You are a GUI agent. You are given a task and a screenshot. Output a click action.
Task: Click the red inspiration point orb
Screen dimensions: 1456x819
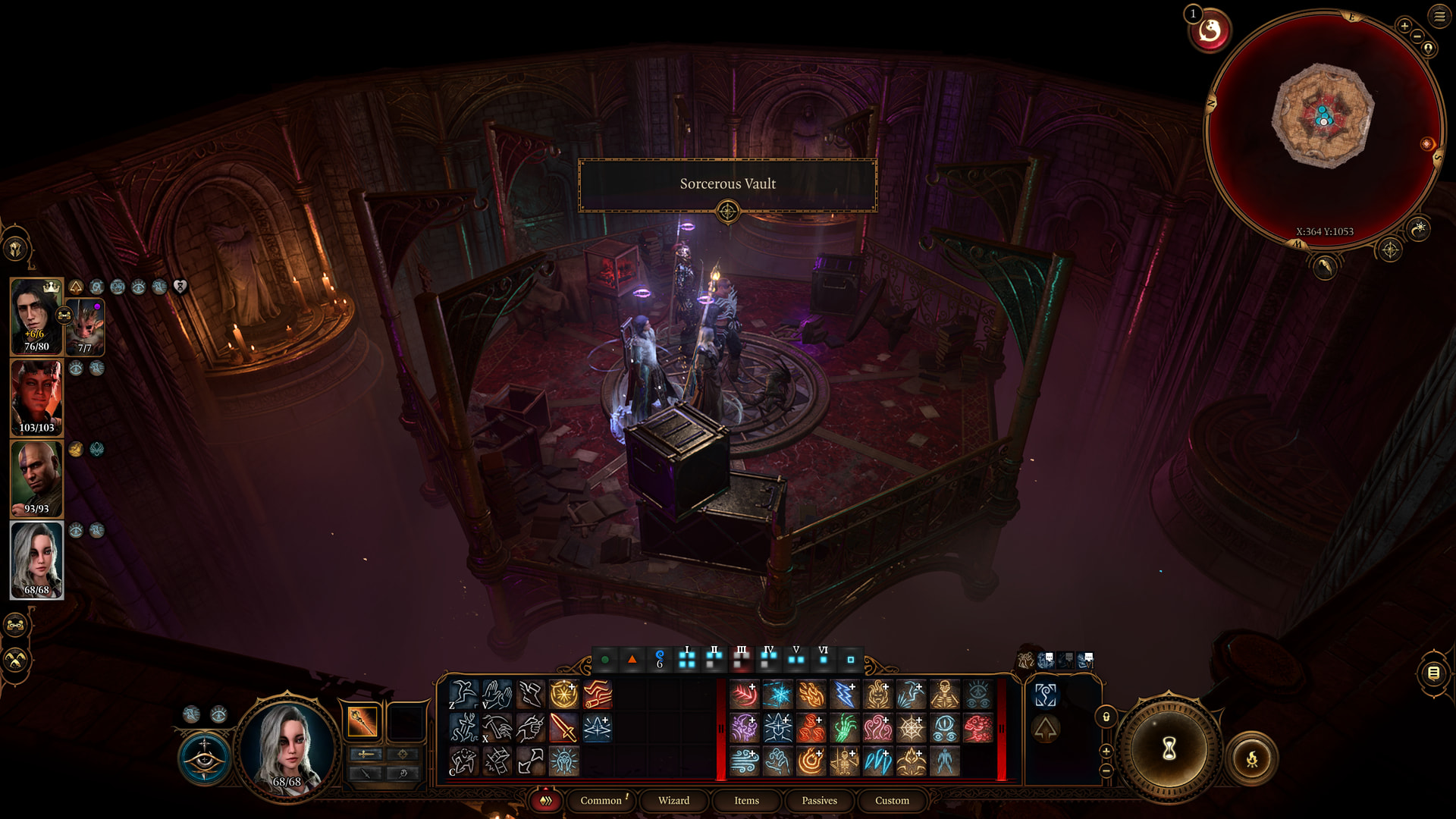[1210, 31]
